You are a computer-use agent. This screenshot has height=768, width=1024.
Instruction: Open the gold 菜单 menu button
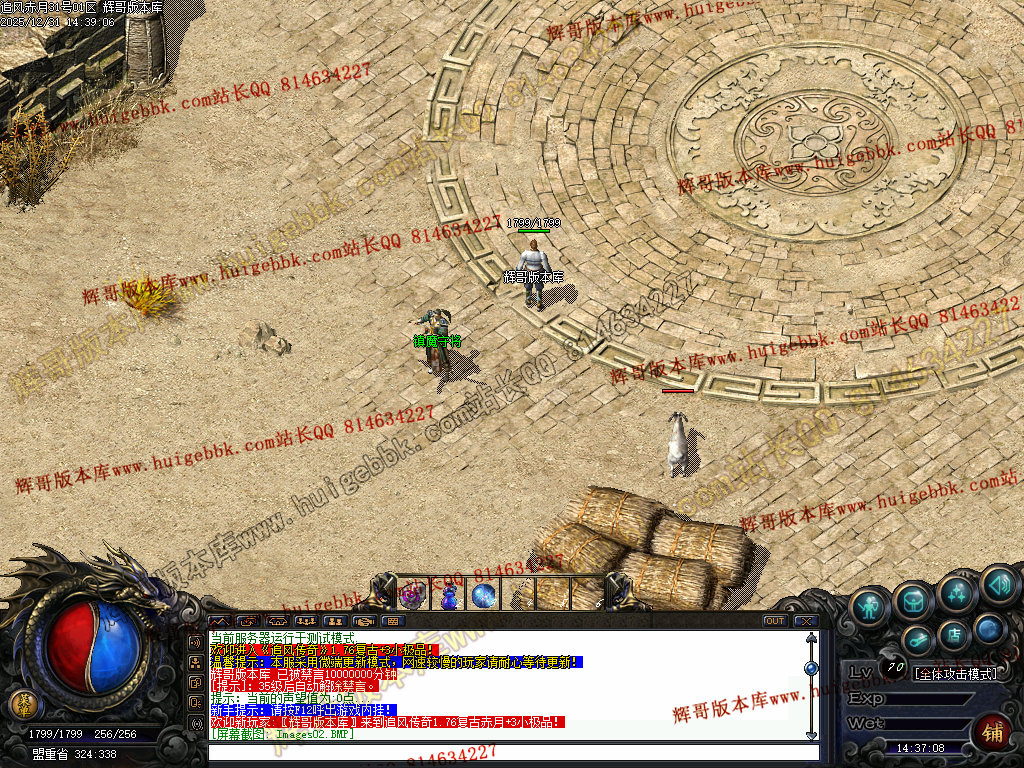[x=21, y=704]
